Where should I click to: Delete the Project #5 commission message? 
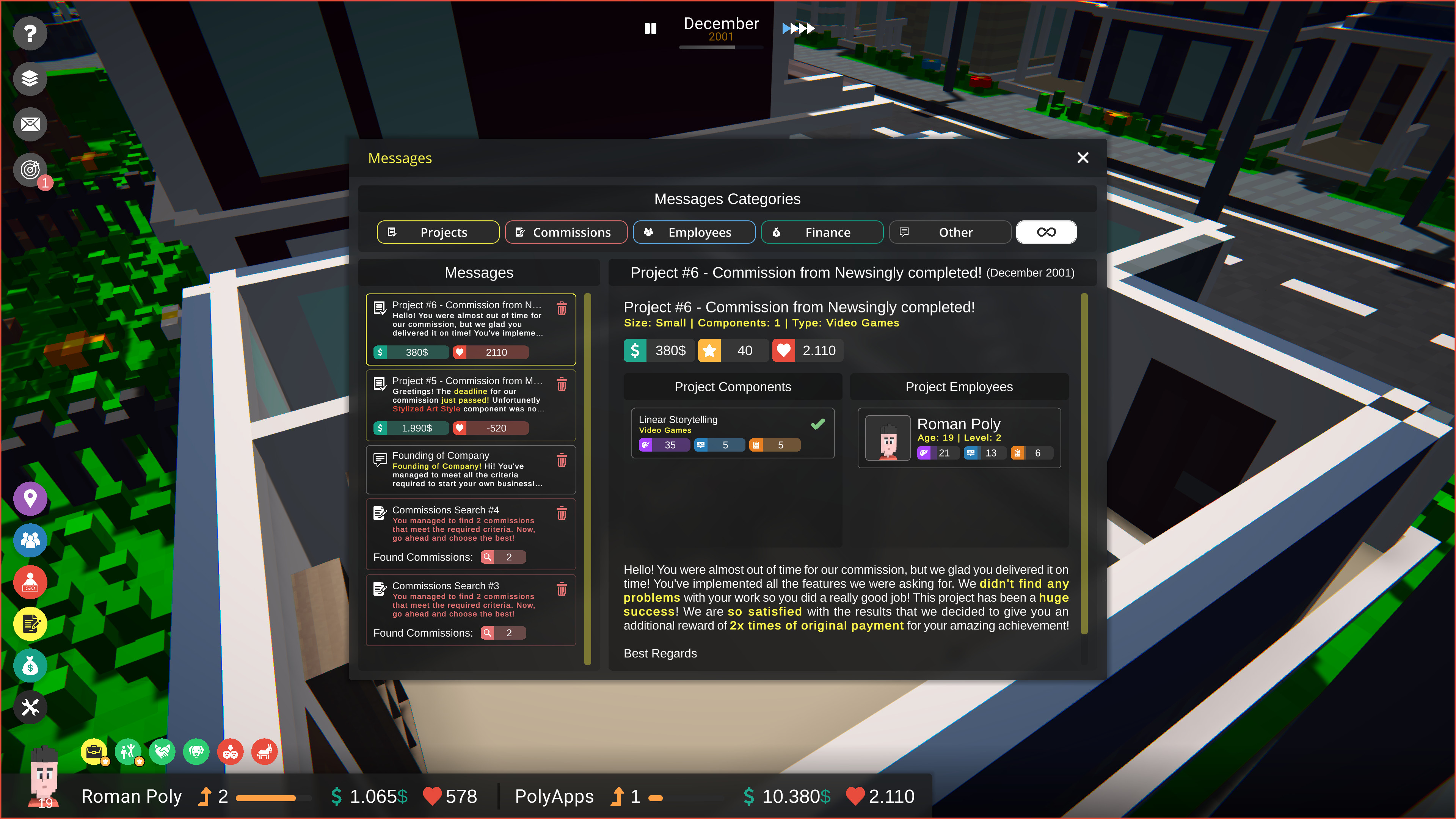coord(562,384)
